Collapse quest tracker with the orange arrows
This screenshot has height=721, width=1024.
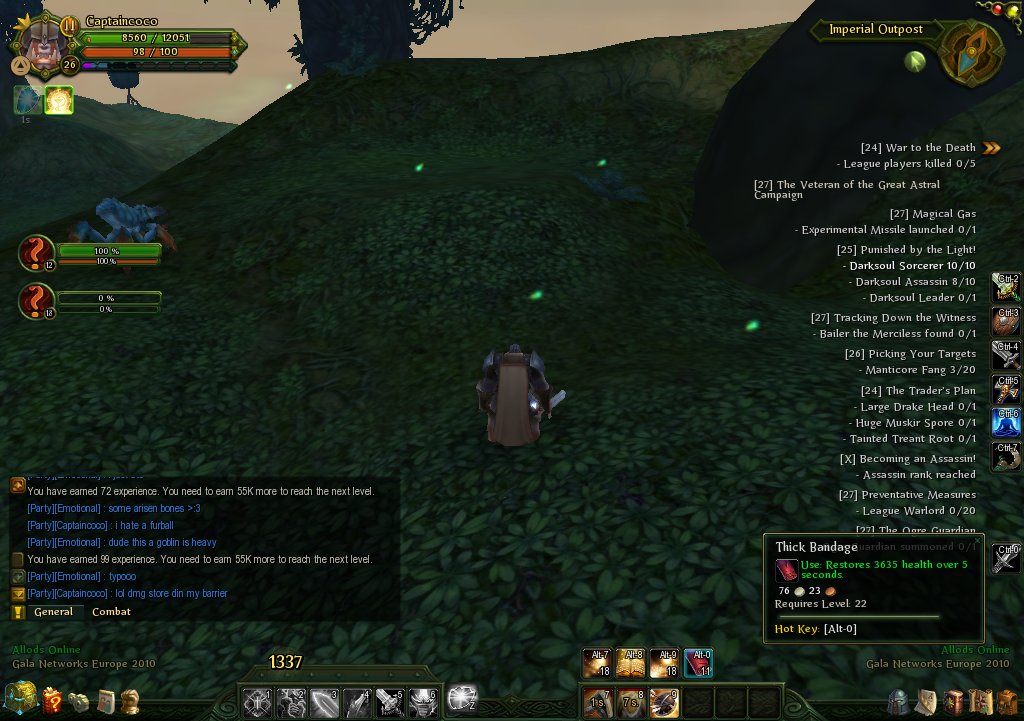991,148
